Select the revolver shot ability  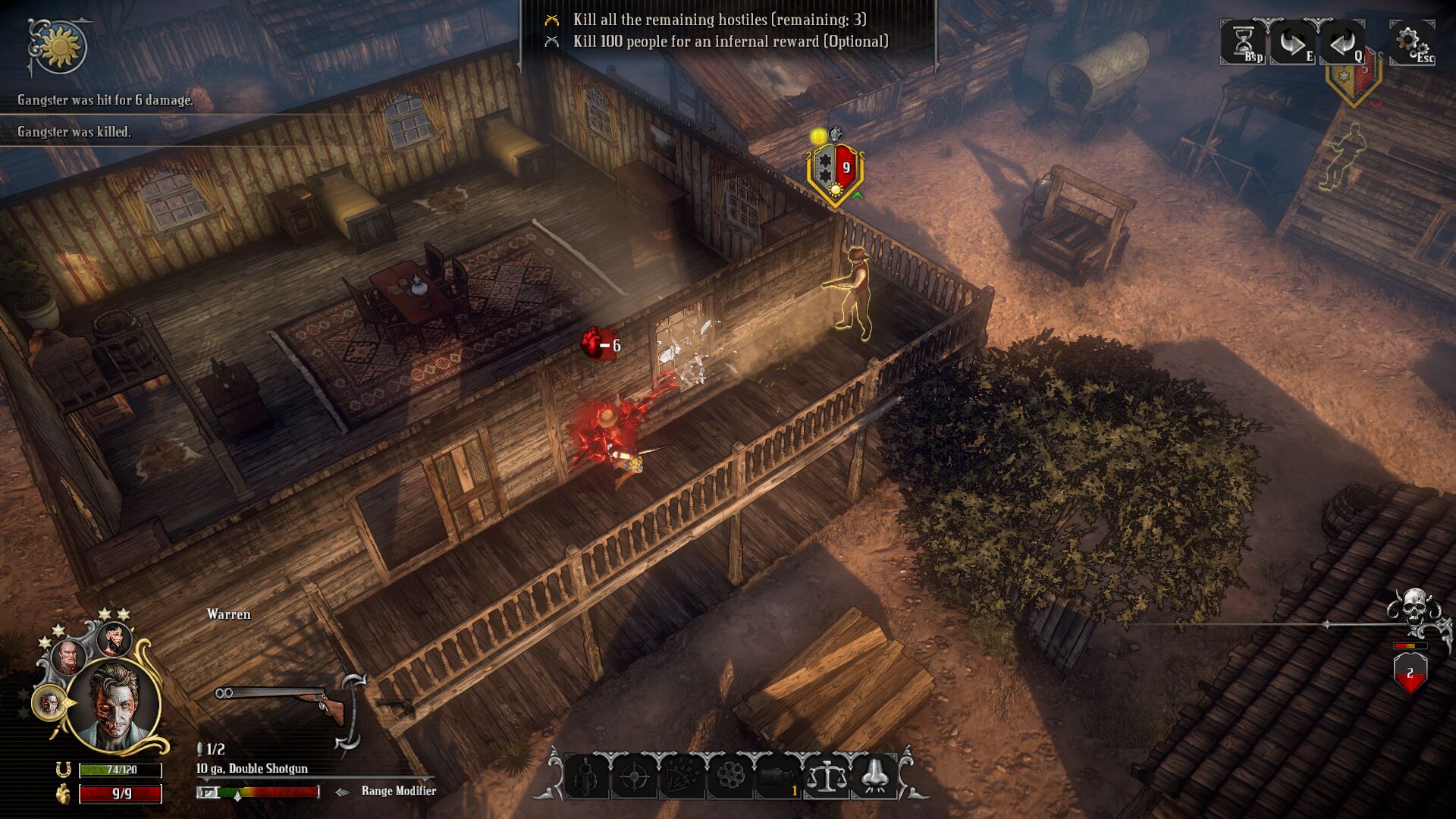click(586, 777)
